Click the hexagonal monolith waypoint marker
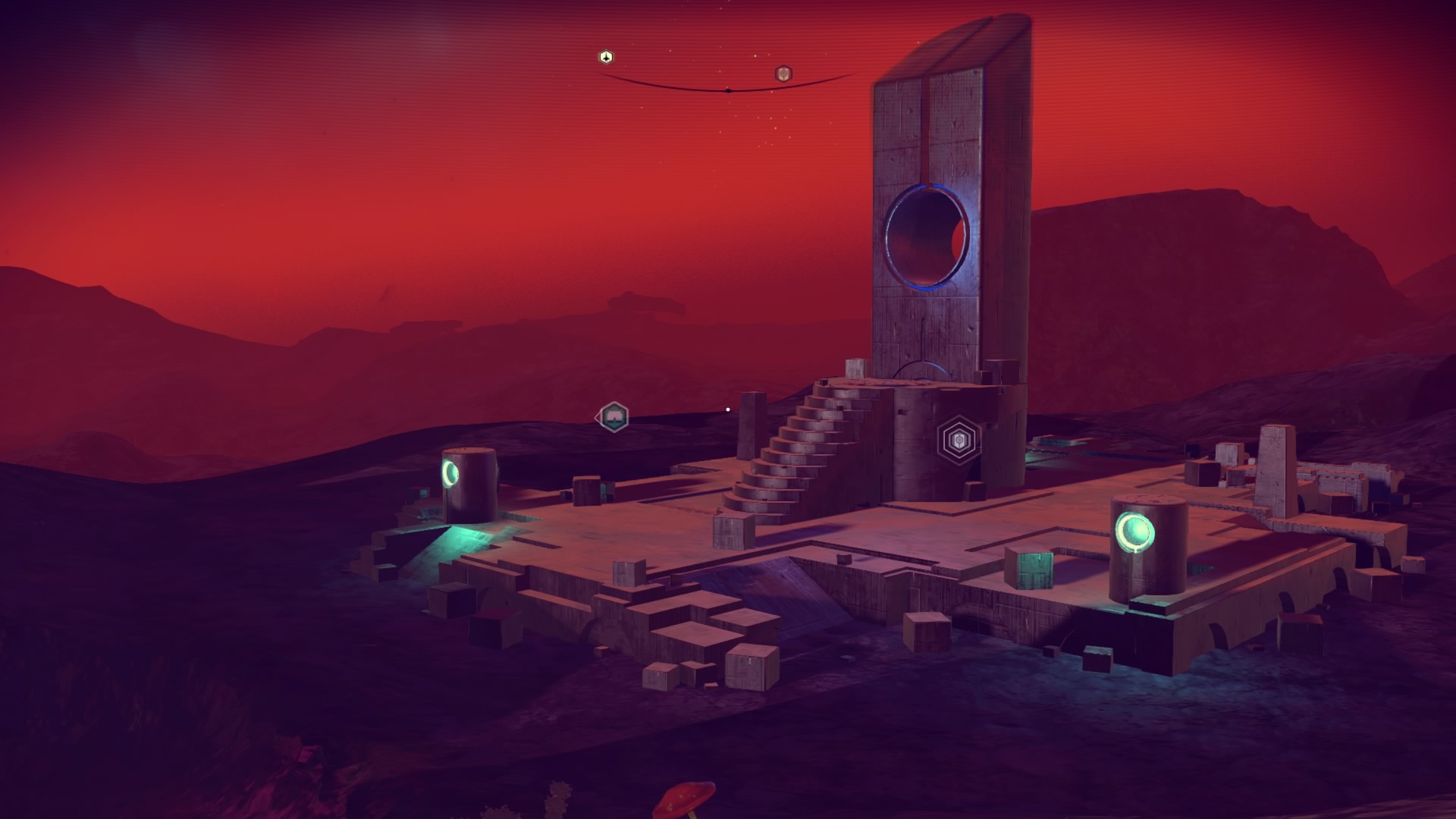Viewport: 1456px width, 819px height. coord(959,439)
